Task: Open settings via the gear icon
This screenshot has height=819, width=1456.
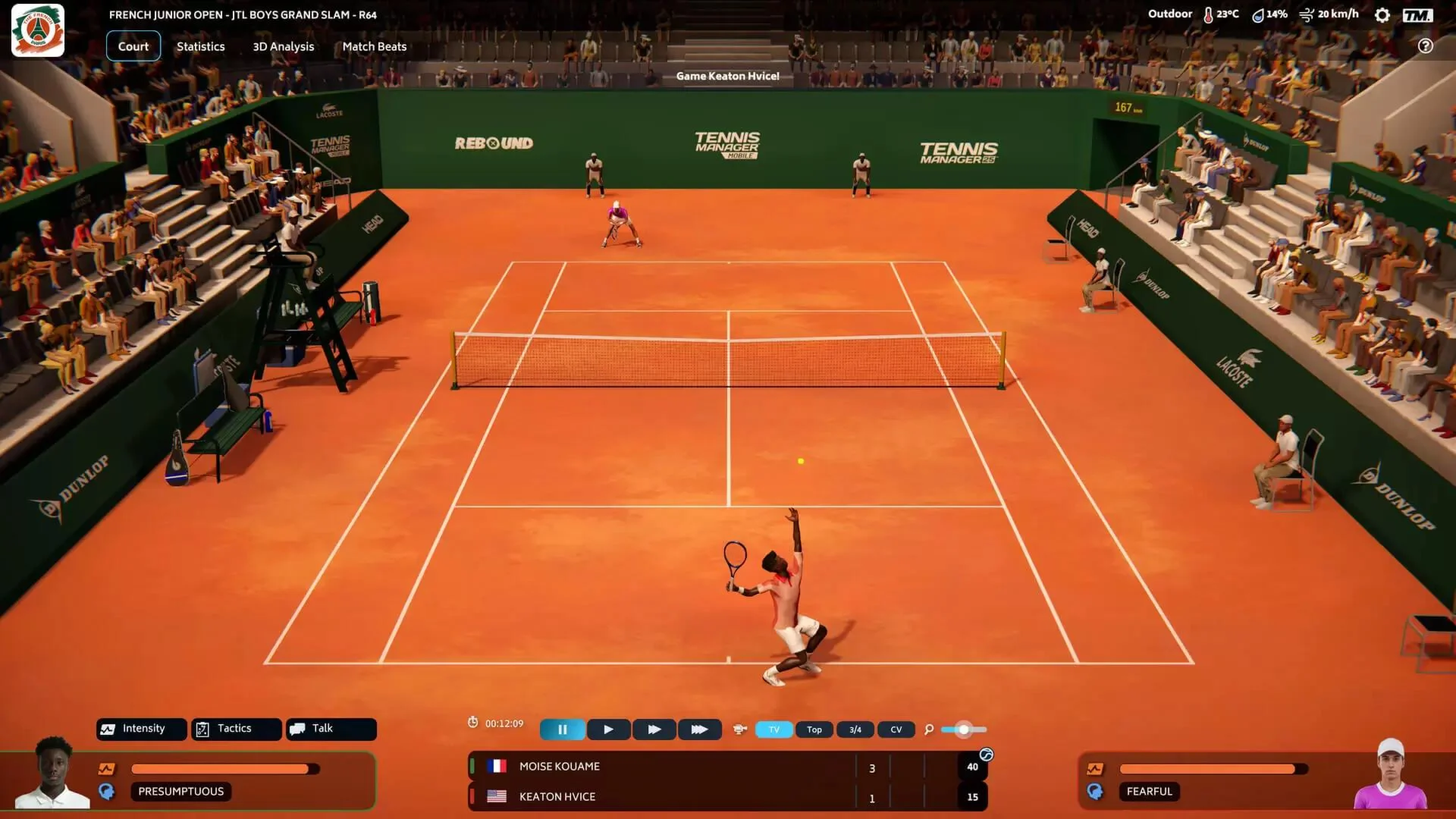Action: pyautogui.click(x=1382, y=15)
